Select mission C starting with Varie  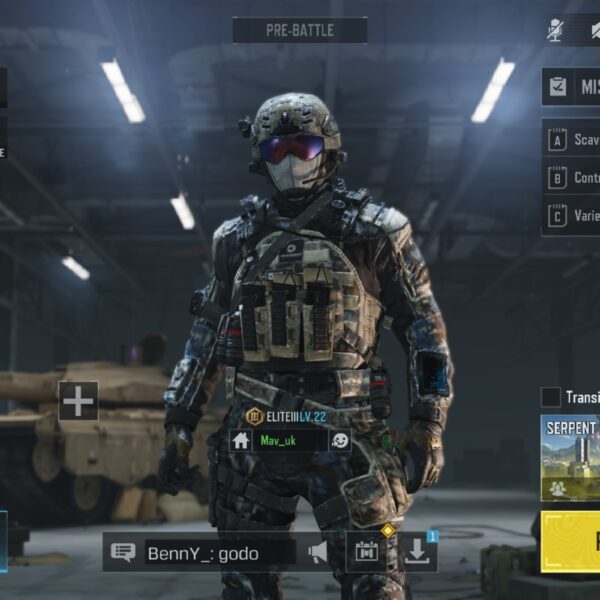pos(572,215)
